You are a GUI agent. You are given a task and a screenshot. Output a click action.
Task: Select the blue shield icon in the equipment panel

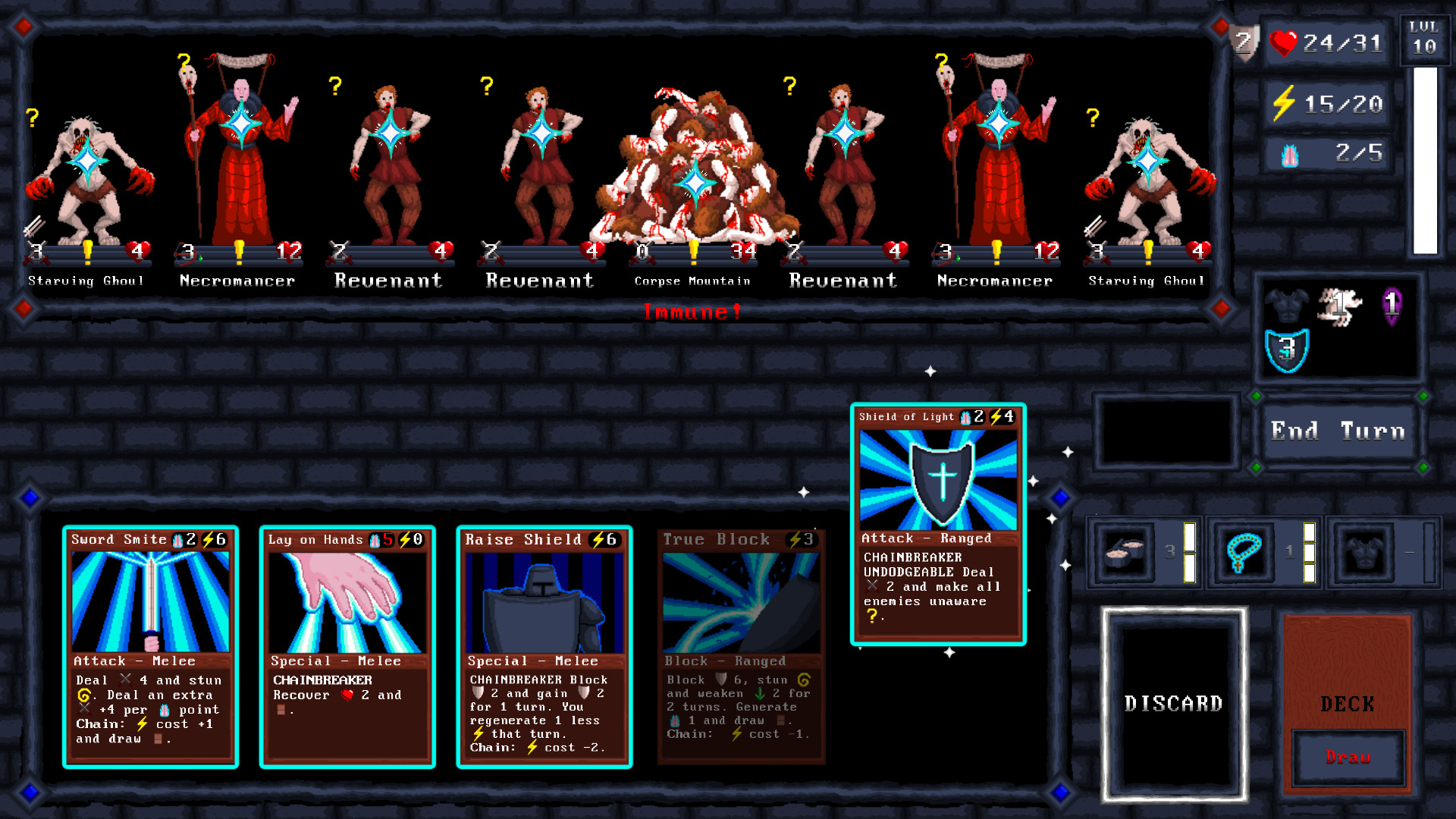[1287, 349]
